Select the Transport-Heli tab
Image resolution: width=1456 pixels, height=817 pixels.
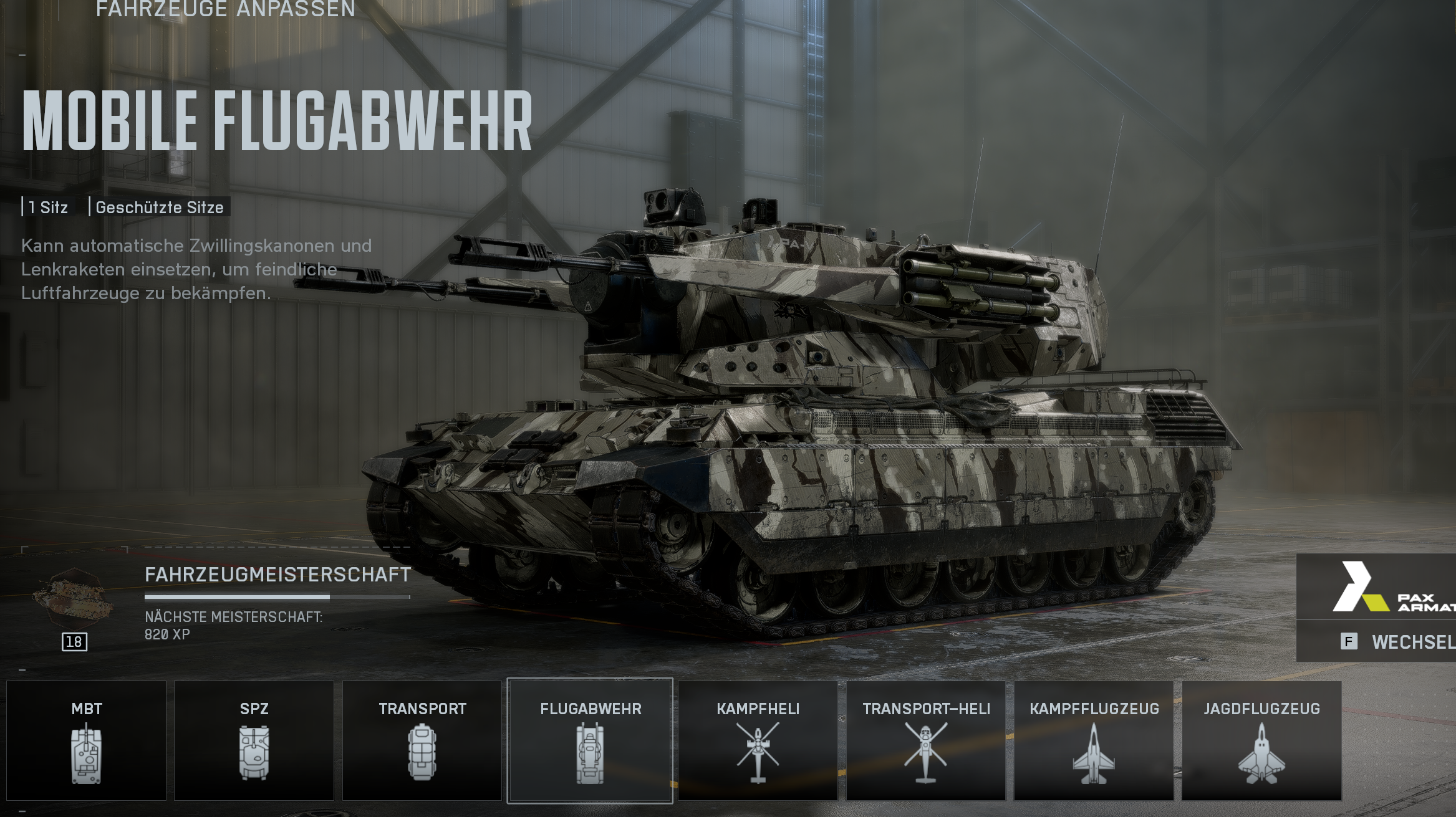926,740
